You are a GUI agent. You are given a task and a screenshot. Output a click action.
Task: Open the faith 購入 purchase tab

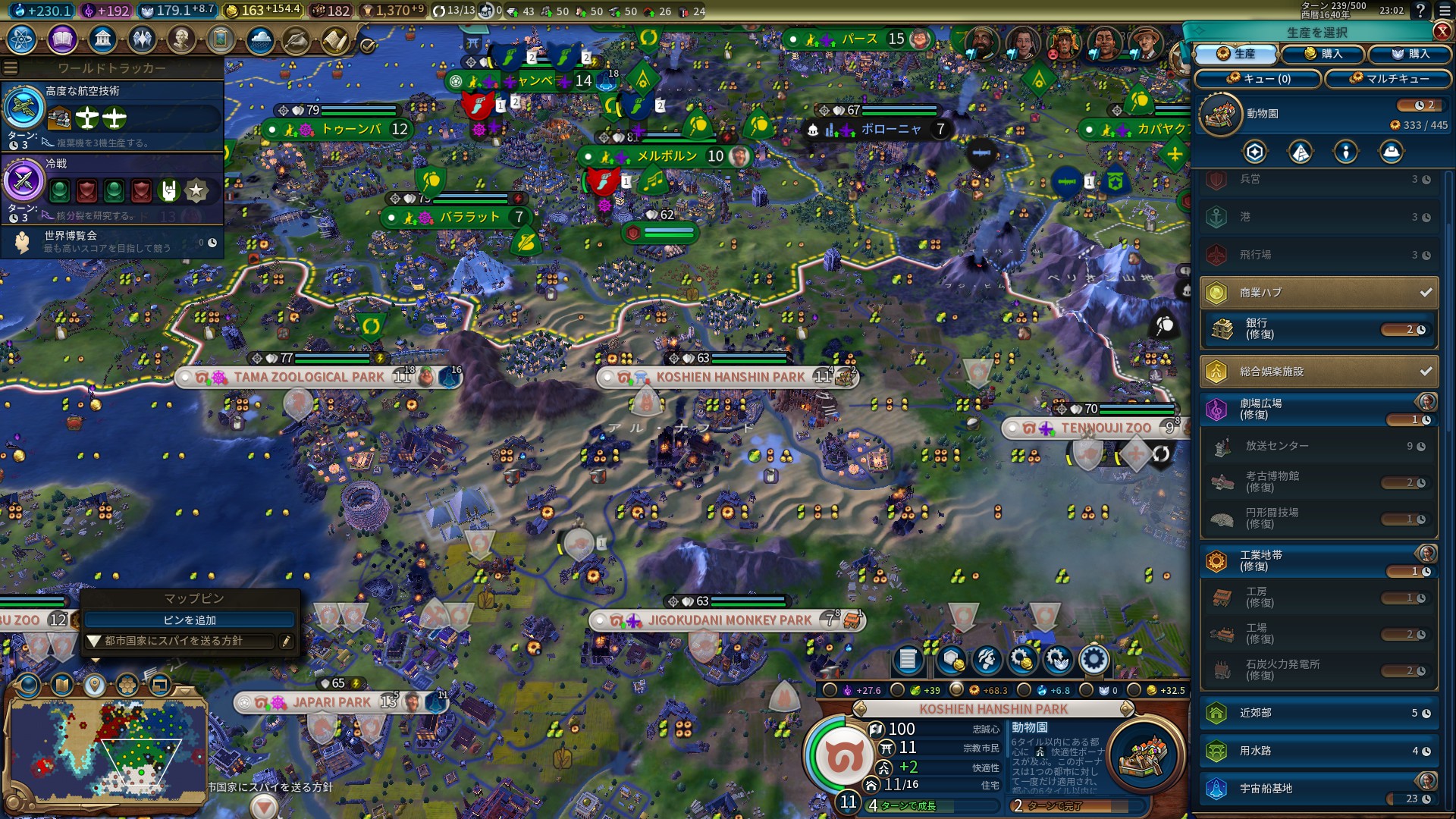tap(1410, 54)
